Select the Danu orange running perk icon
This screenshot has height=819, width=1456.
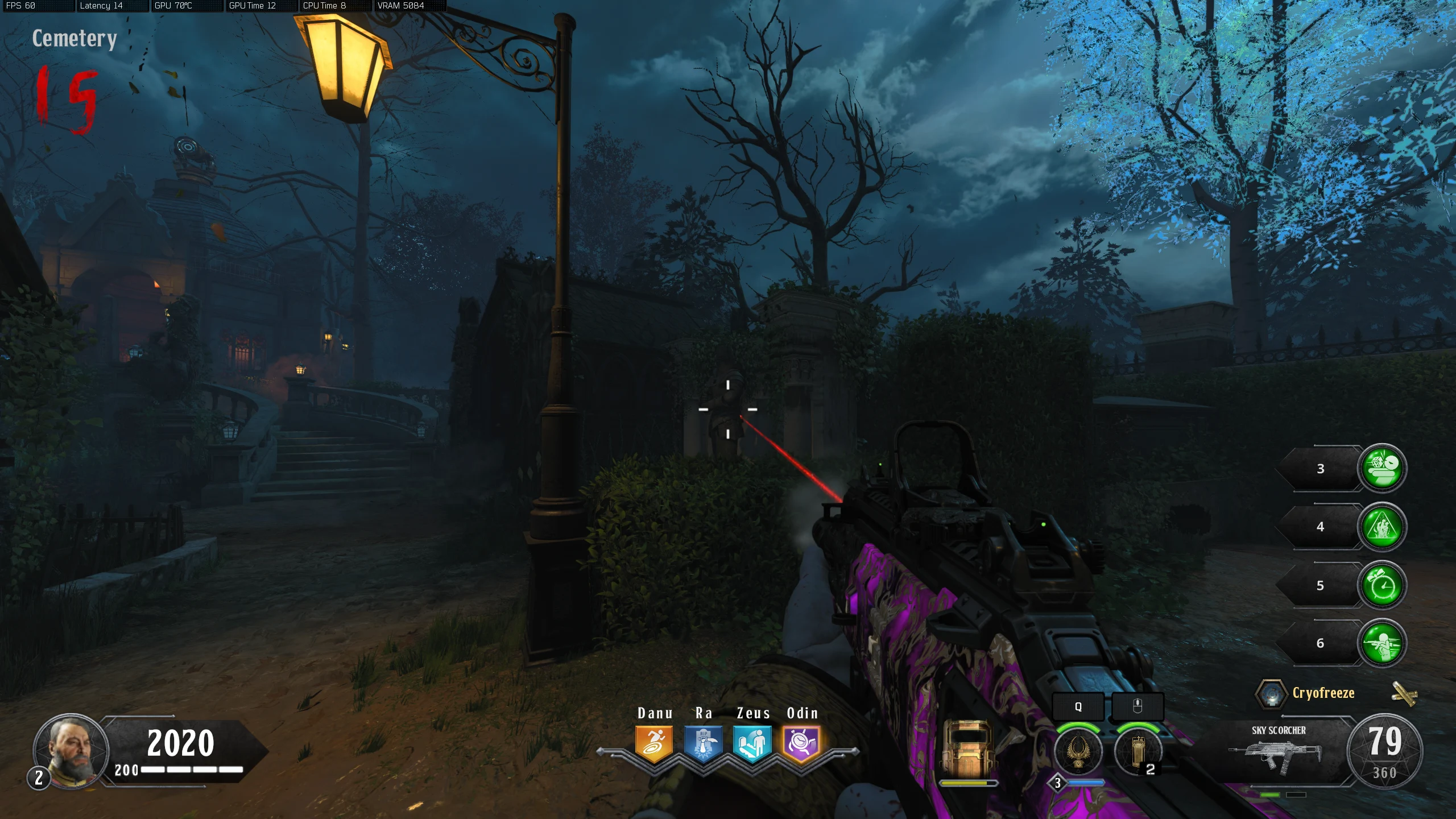654,743
